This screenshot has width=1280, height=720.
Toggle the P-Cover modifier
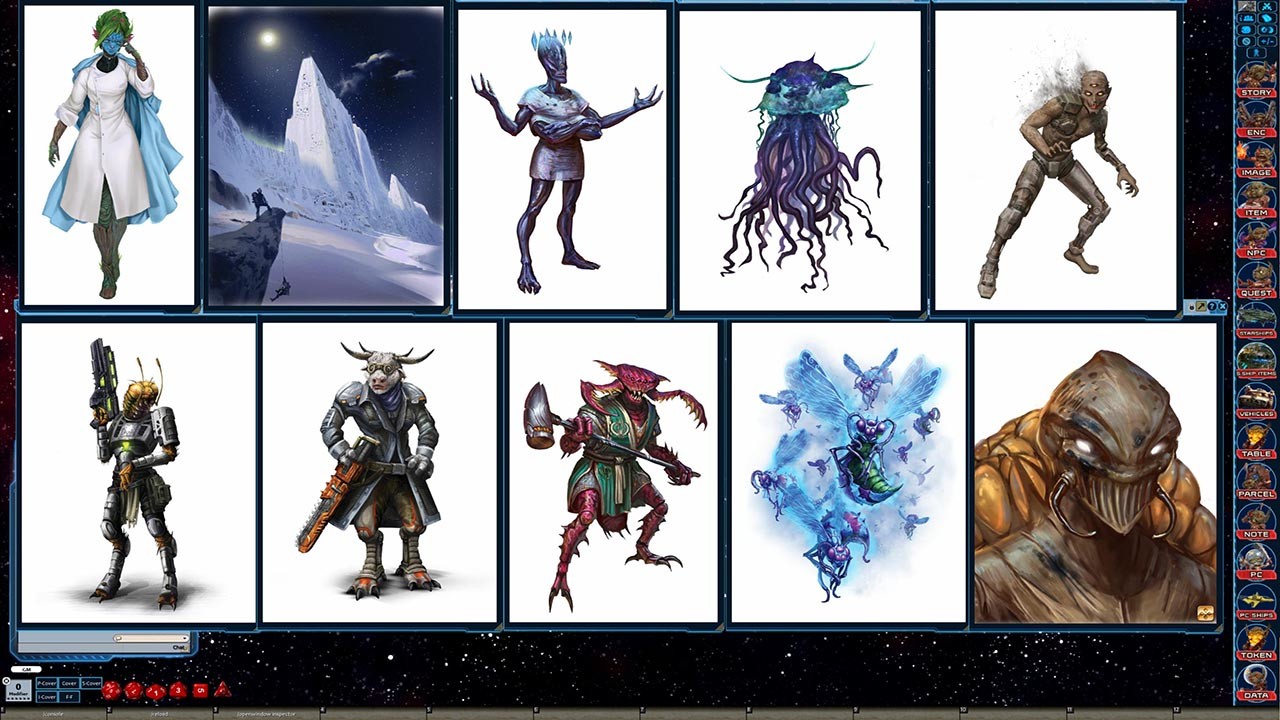tap(47, 683)
